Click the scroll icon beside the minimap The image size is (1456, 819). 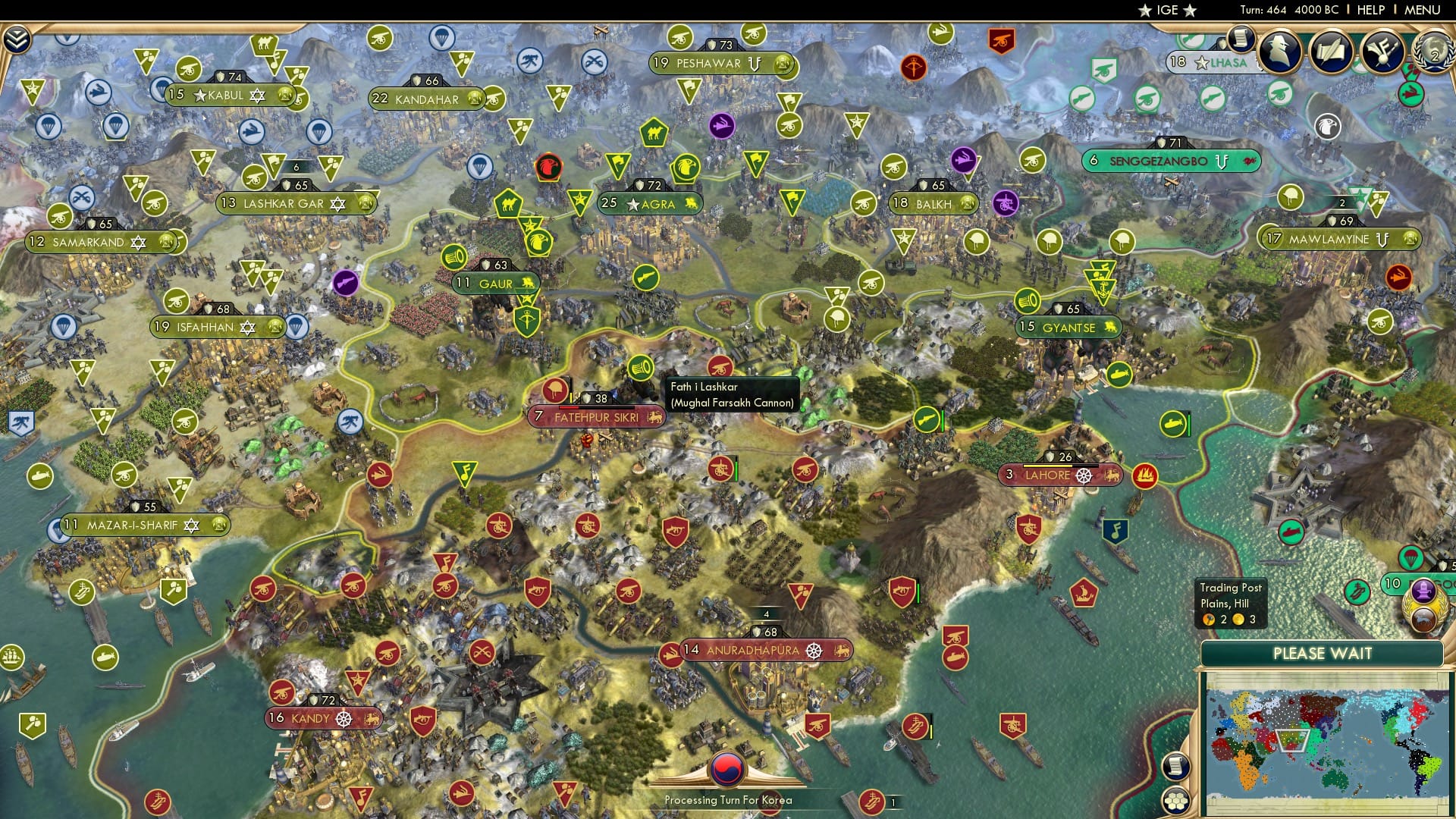(x=1176, y=767)
